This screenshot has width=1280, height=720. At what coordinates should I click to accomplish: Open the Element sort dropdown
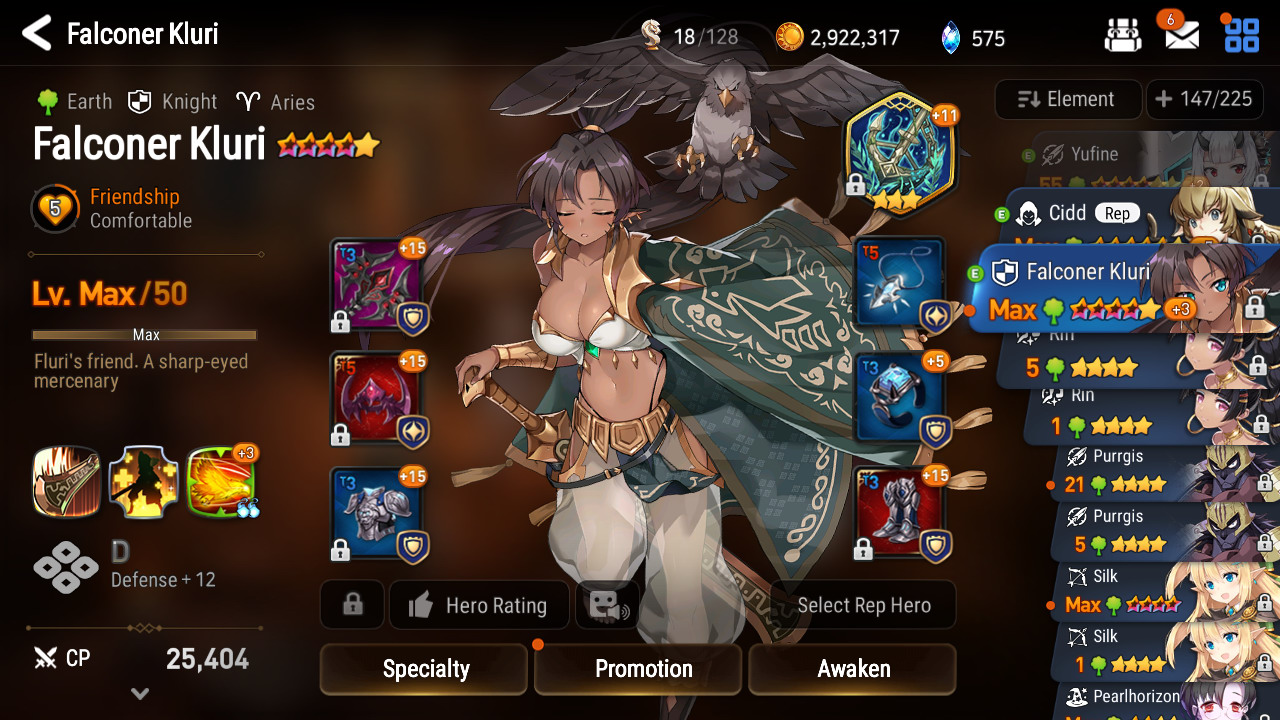tap(1067, 99)
